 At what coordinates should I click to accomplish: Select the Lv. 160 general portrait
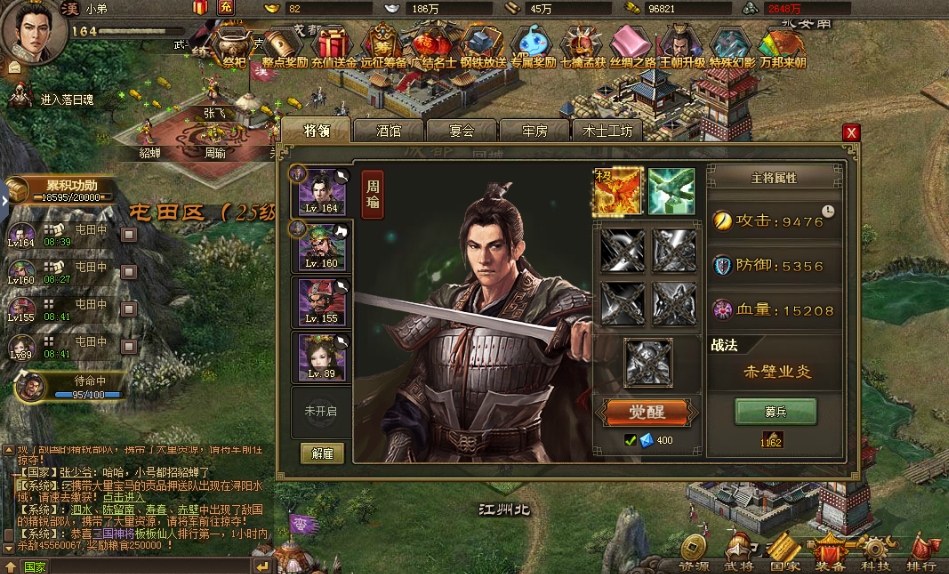(x=322, y=246)
